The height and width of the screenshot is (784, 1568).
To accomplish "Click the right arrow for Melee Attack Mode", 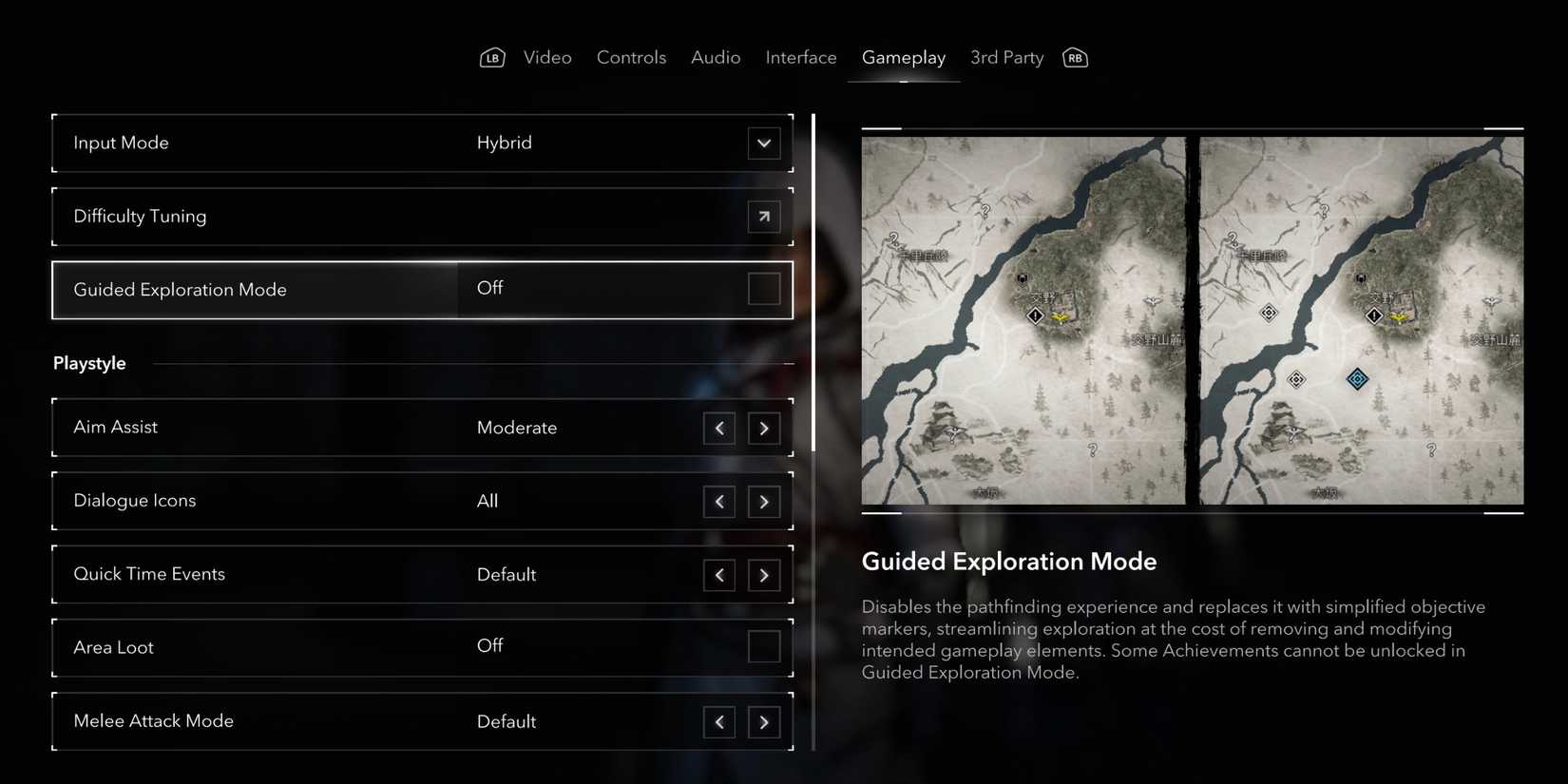I will point(764,722).
